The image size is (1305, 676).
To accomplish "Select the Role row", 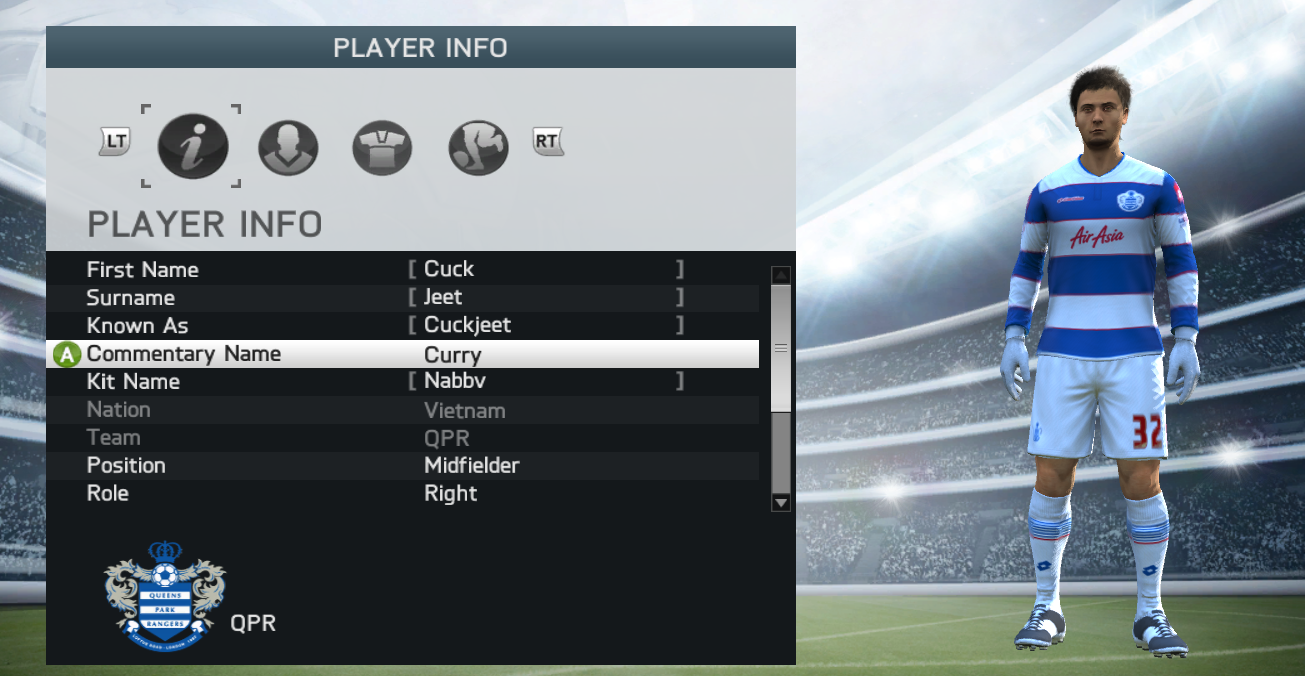I will coord(402,493).
